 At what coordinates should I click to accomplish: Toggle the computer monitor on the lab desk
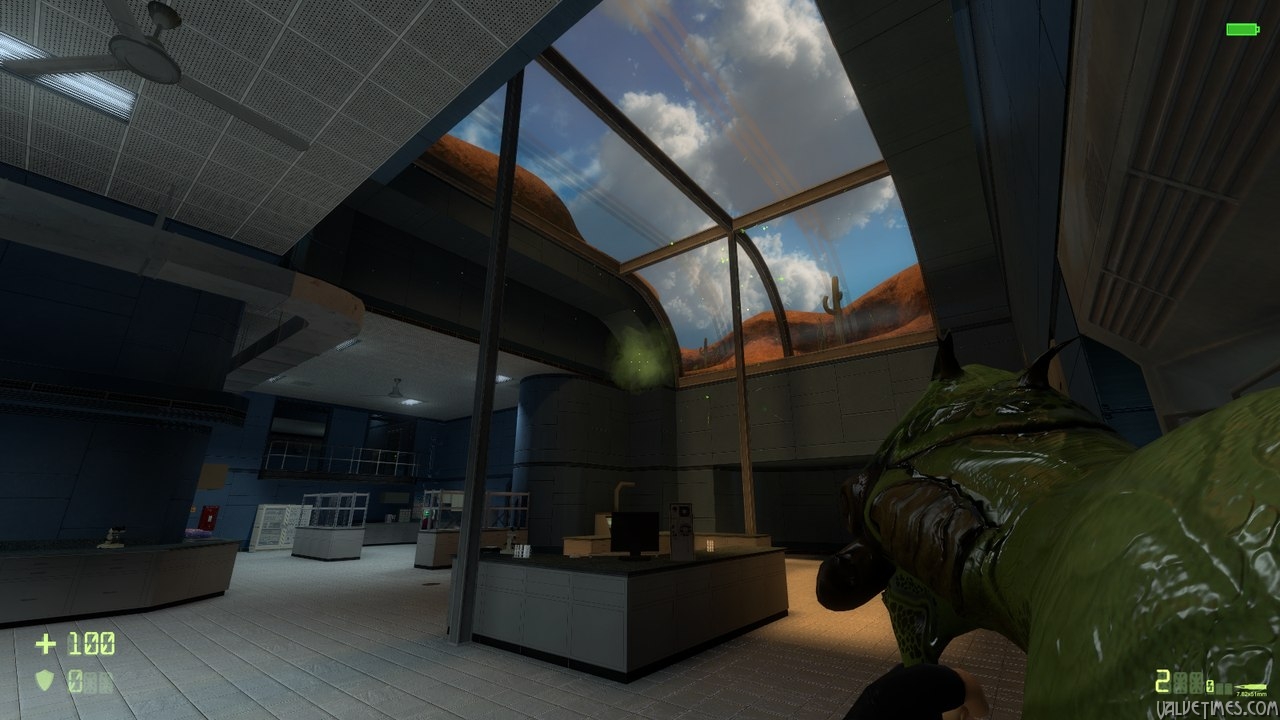click(633, 532)
